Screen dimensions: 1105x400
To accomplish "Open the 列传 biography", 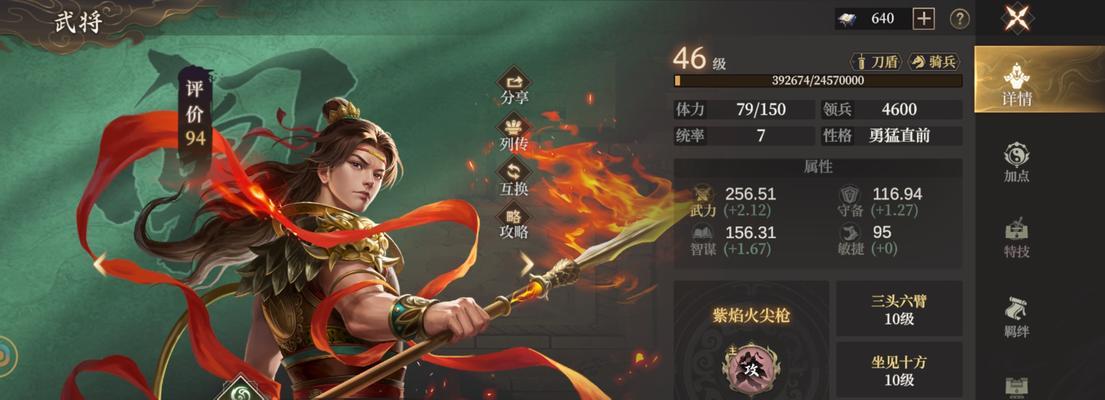I will point(515,133).
